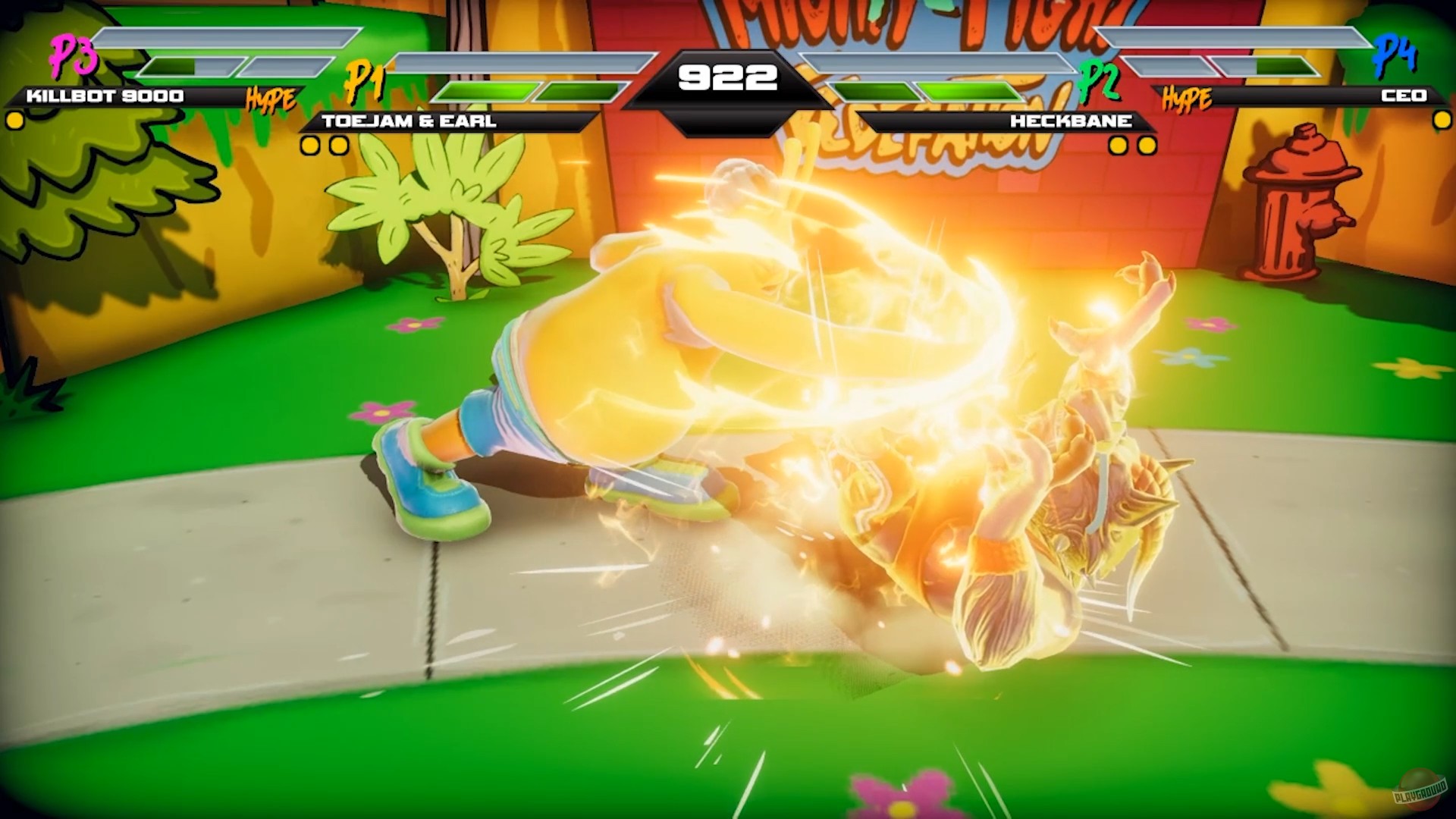Image resolution: width=1456 pixels, height=819 pixels.
Task: Select the TOEJAM & EARL nameplate
Action: point(409,120)
